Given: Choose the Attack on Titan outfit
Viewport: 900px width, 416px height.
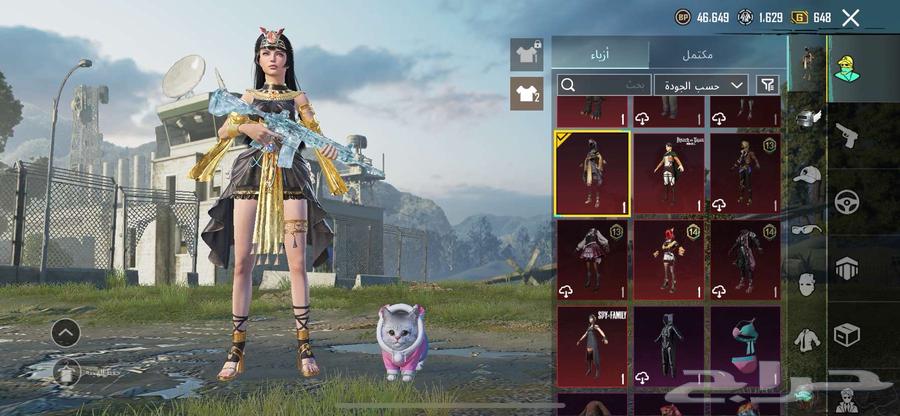Looking at the screenshot, I should coord(668,173).
